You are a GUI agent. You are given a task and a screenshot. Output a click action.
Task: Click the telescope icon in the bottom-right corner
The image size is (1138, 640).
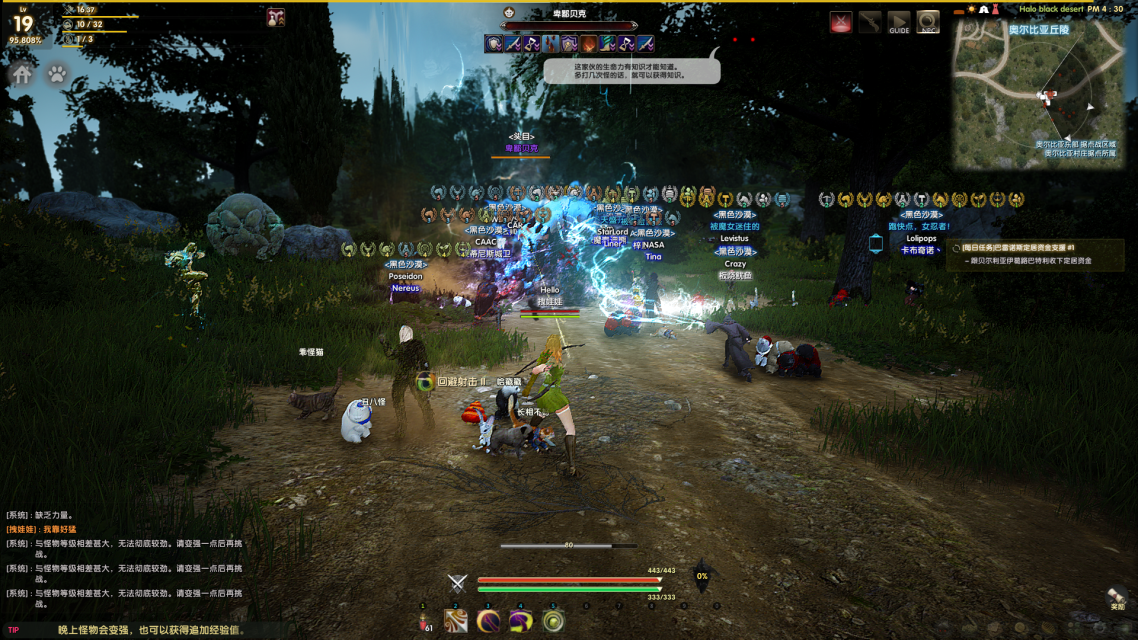(x=1116, y=597)
